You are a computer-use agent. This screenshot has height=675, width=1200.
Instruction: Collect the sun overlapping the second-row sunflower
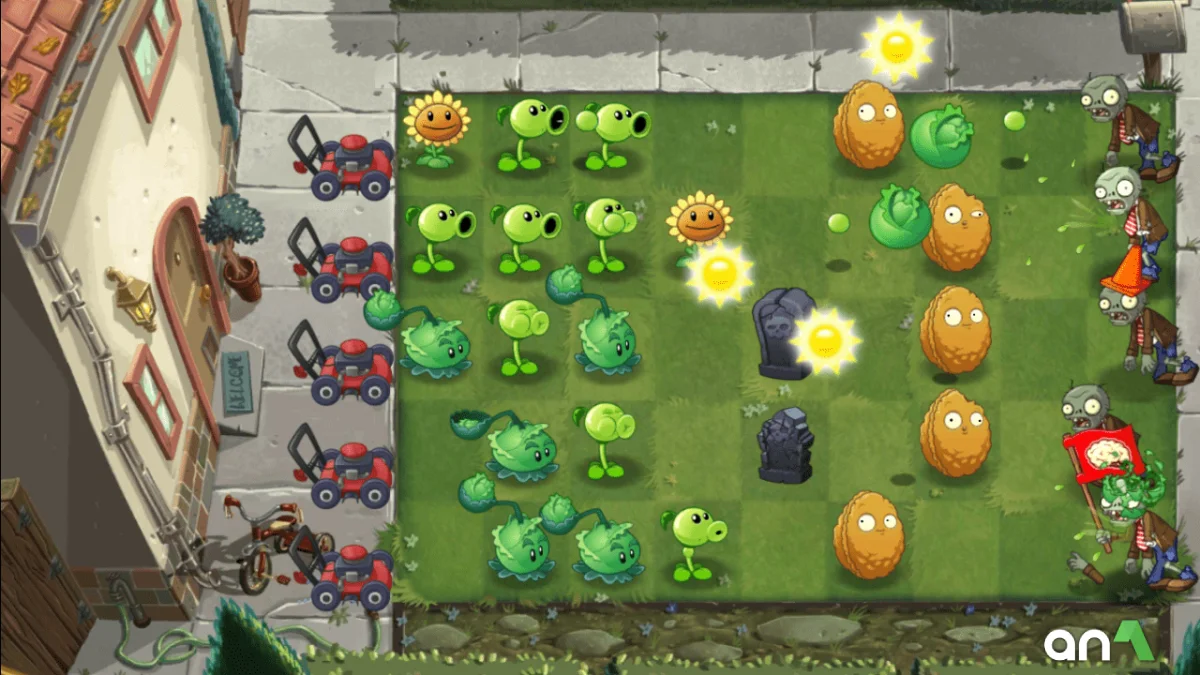point(719,273)
